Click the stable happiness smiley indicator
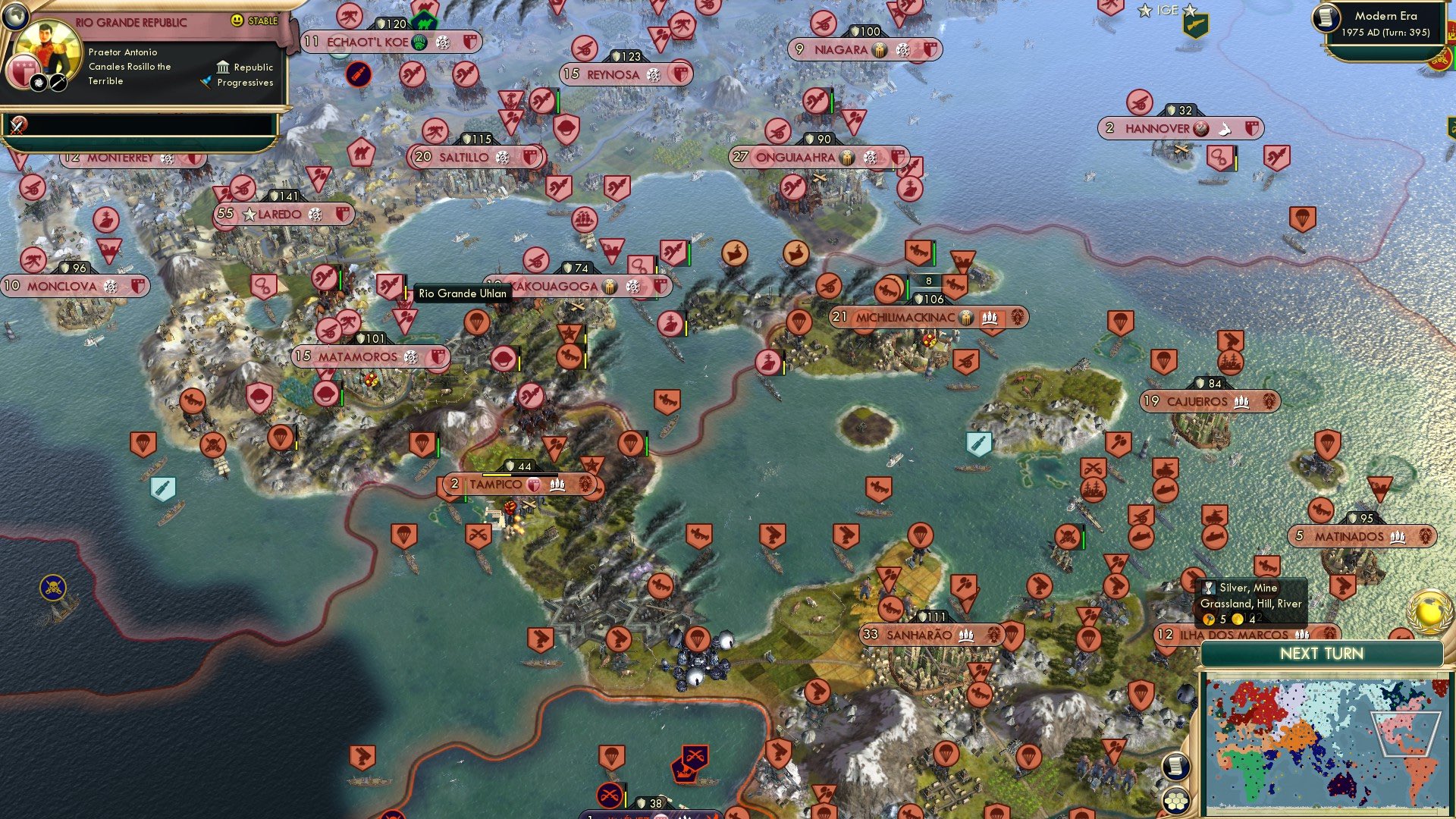Screen dimensions: 1456x819 pos(237,20)
